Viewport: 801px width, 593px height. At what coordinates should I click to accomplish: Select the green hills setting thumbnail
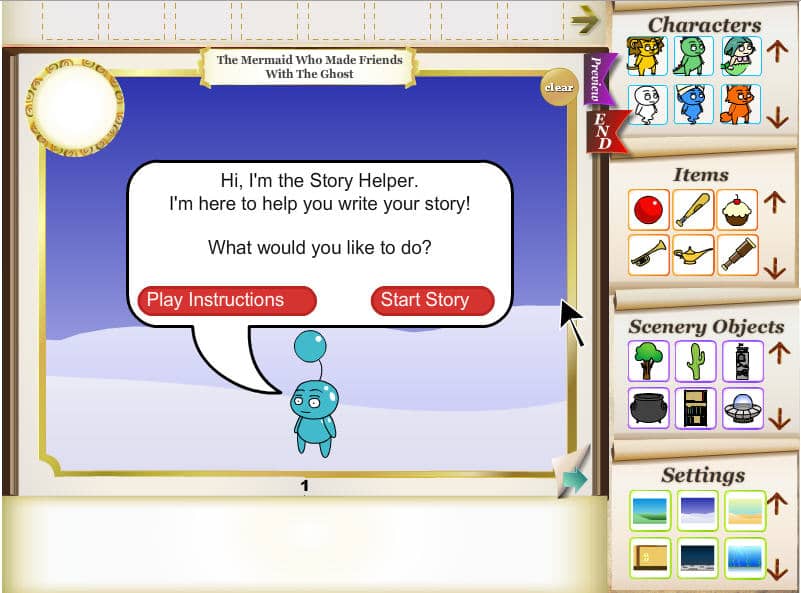648,510
